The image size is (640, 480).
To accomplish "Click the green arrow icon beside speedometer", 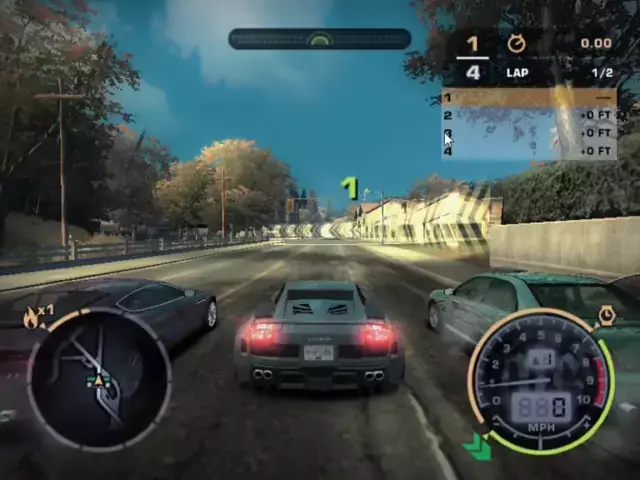I will pos(478,446).
